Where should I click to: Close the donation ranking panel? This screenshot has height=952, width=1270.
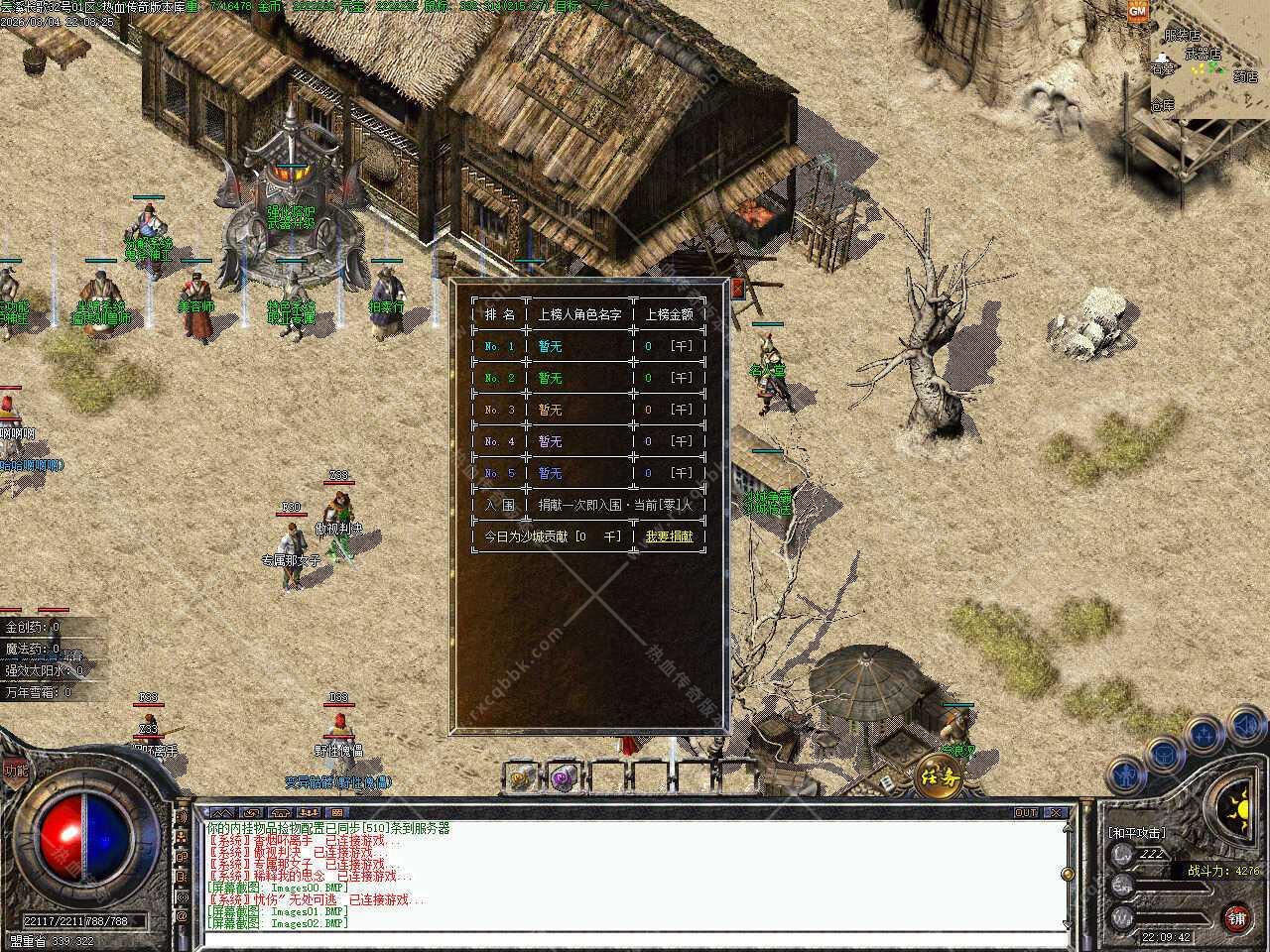pos(737,290)
